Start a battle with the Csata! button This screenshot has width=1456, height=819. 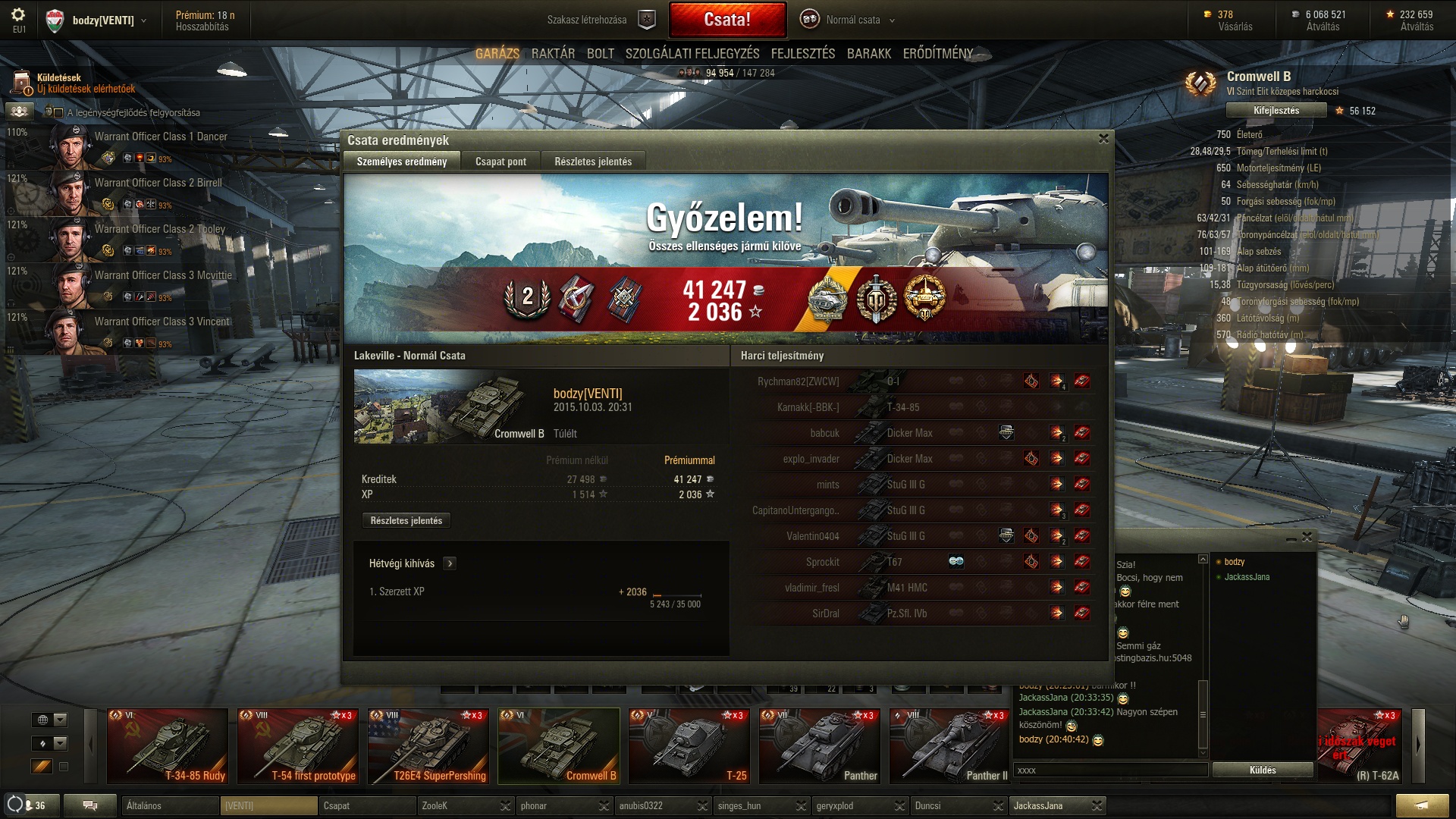point(727,20)
